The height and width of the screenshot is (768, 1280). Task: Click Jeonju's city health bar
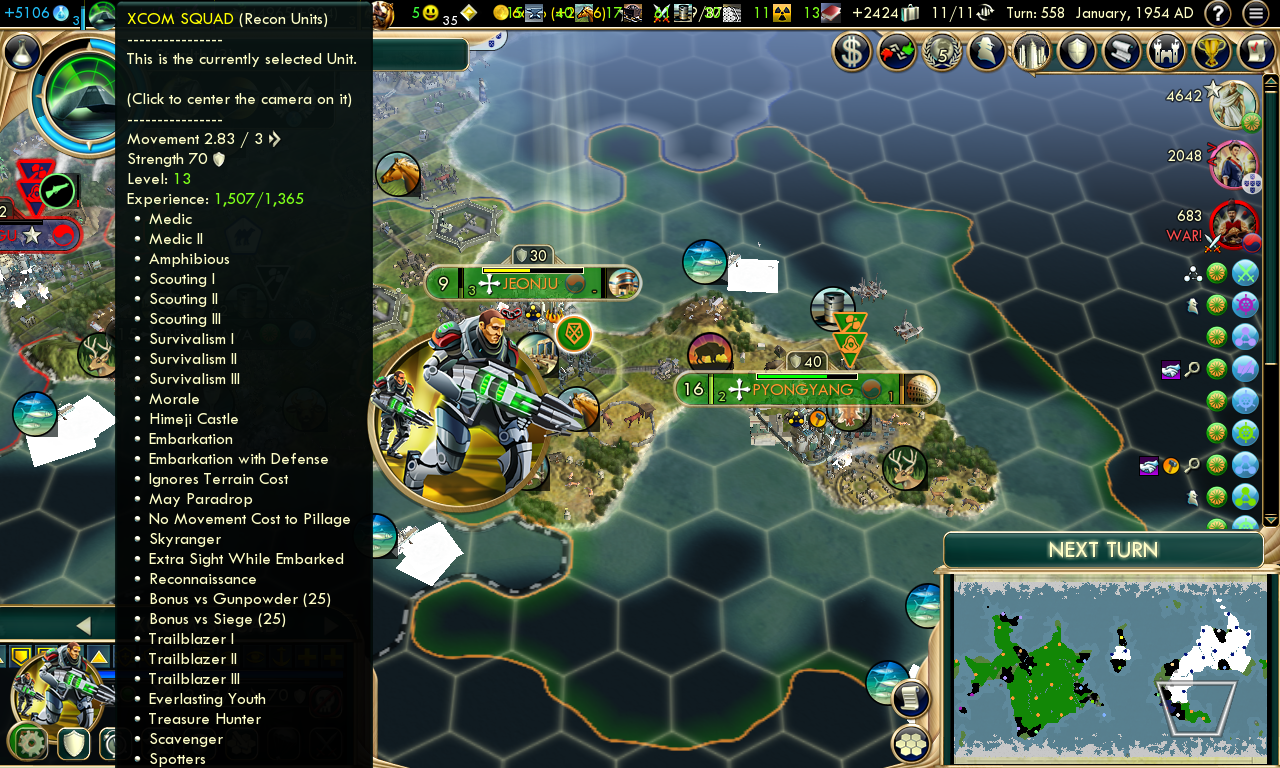pos(533,269)
